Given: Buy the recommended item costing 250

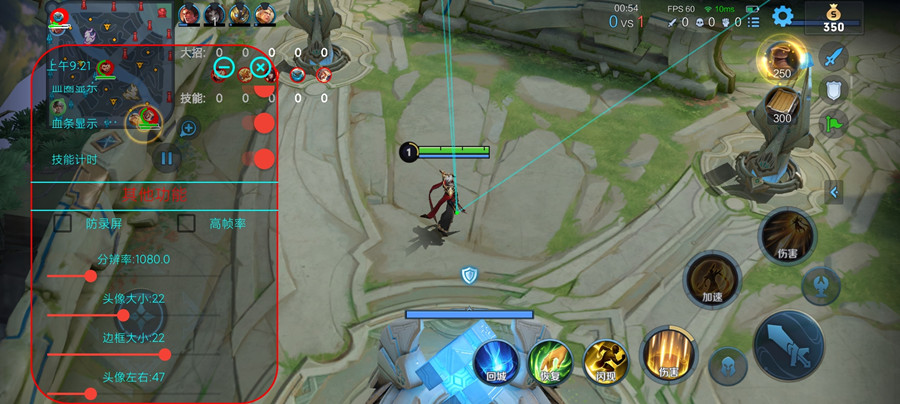Looking at the screenshot, I should pyautogui.click(x=780, y=57).
